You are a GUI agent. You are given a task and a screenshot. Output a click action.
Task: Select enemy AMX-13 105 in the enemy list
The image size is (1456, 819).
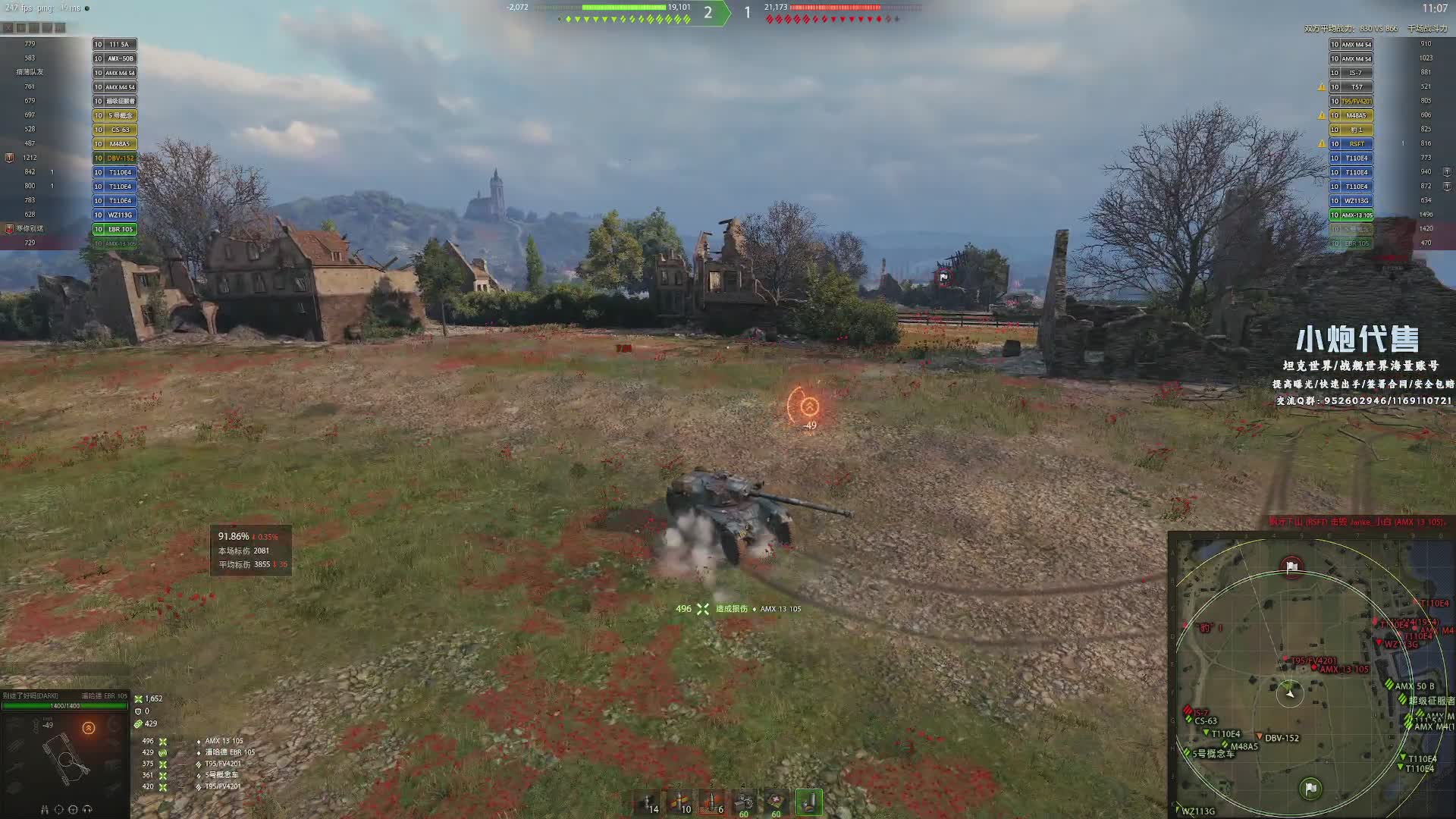[x=1351, y=215]
